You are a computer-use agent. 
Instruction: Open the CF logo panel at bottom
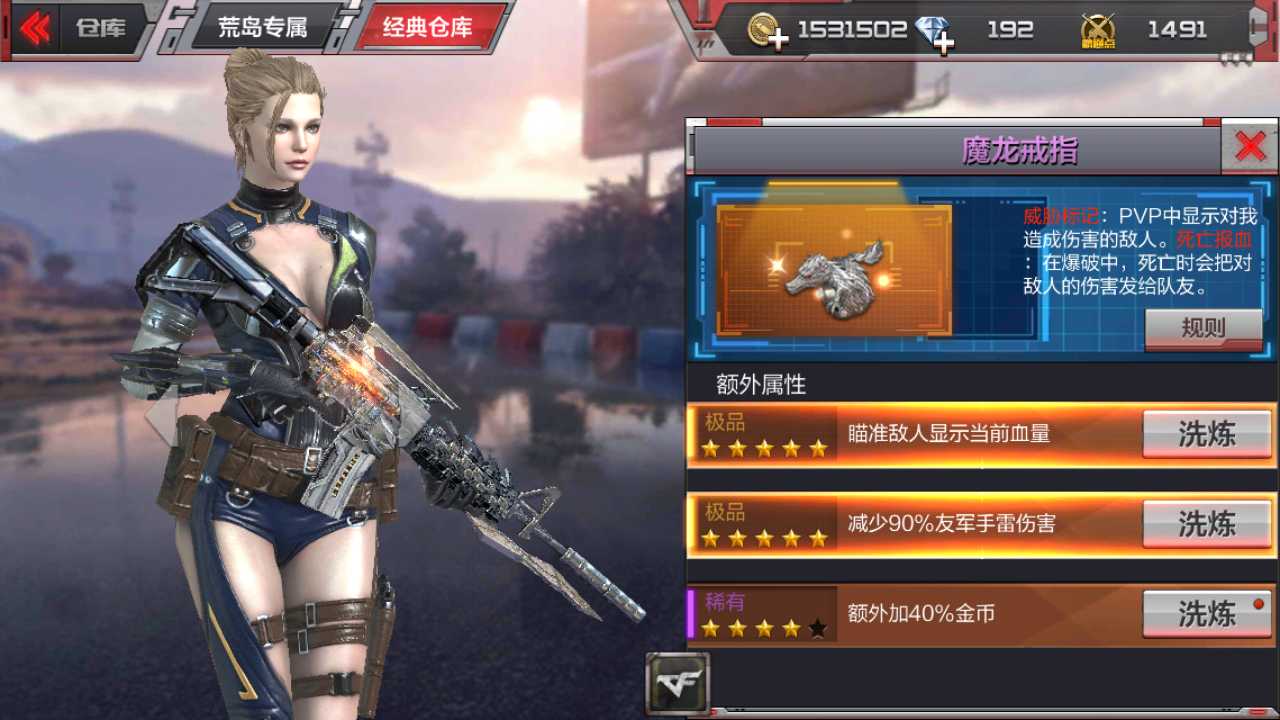point(678,682)
